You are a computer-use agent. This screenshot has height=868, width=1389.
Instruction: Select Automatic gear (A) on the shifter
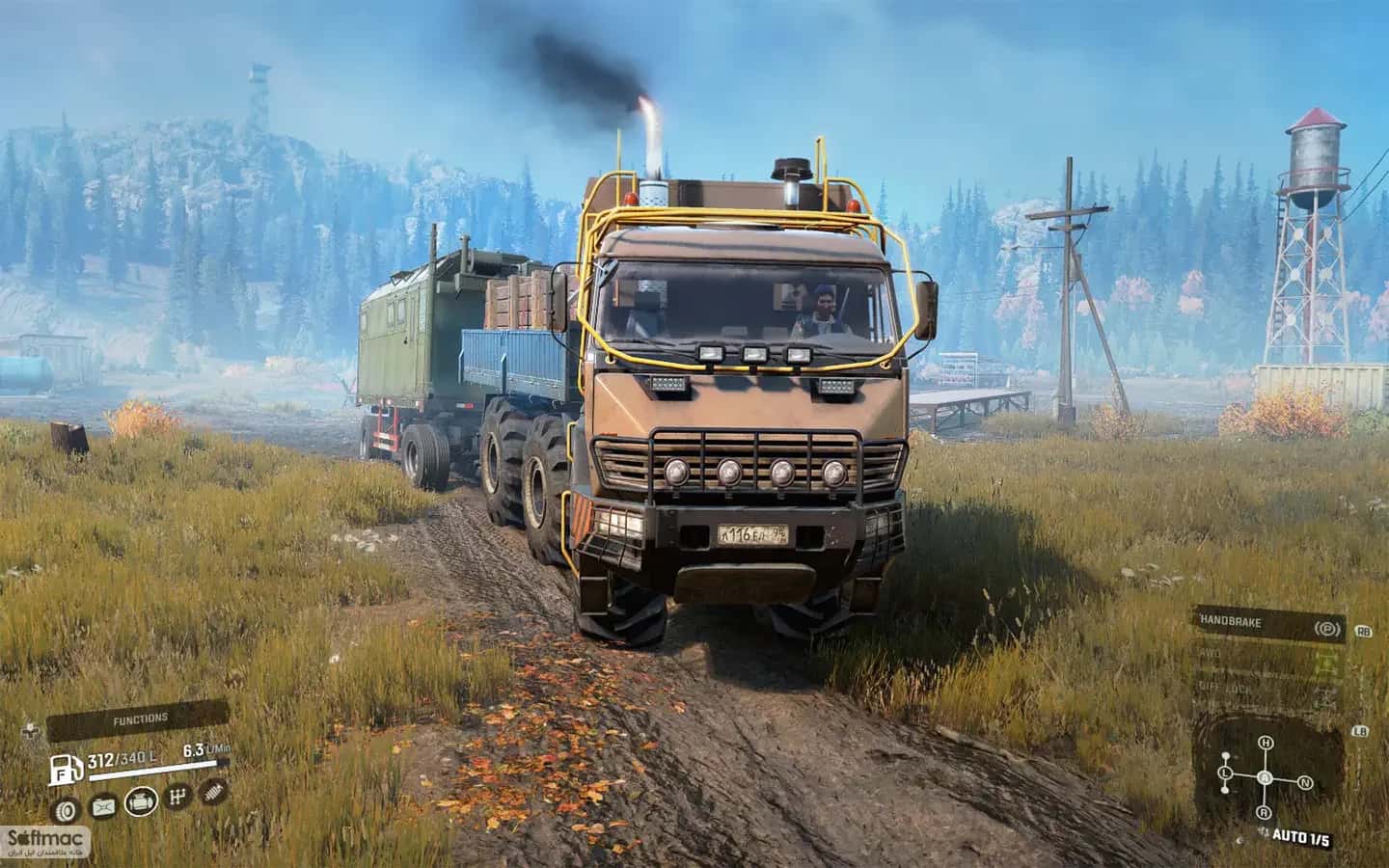click(1265, 778)
